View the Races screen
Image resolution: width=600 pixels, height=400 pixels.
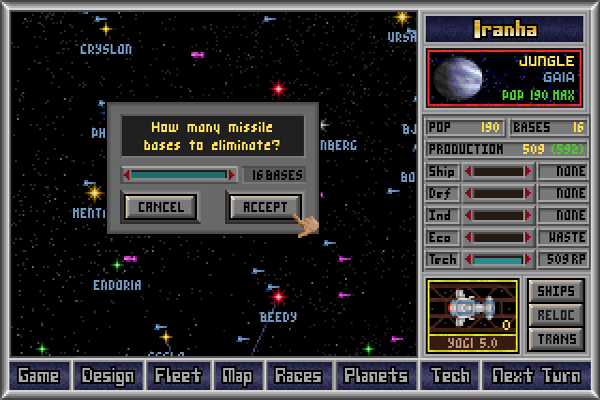pos(298,376)
